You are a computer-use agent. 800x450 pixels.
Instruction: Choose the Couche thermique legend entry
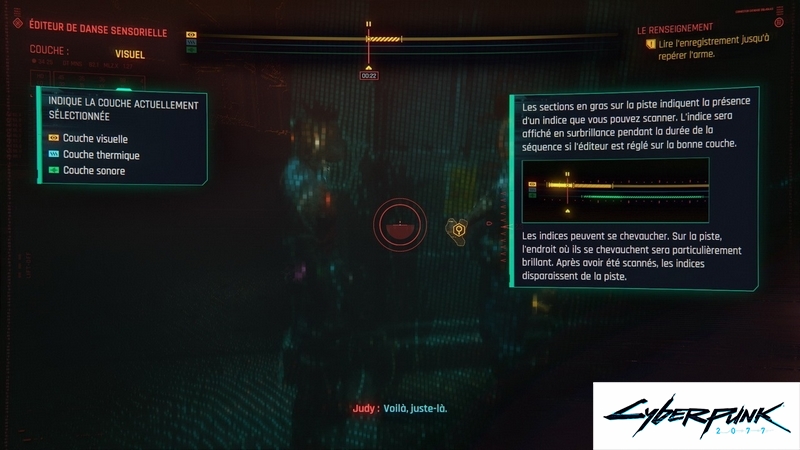(x=100, y=155)
